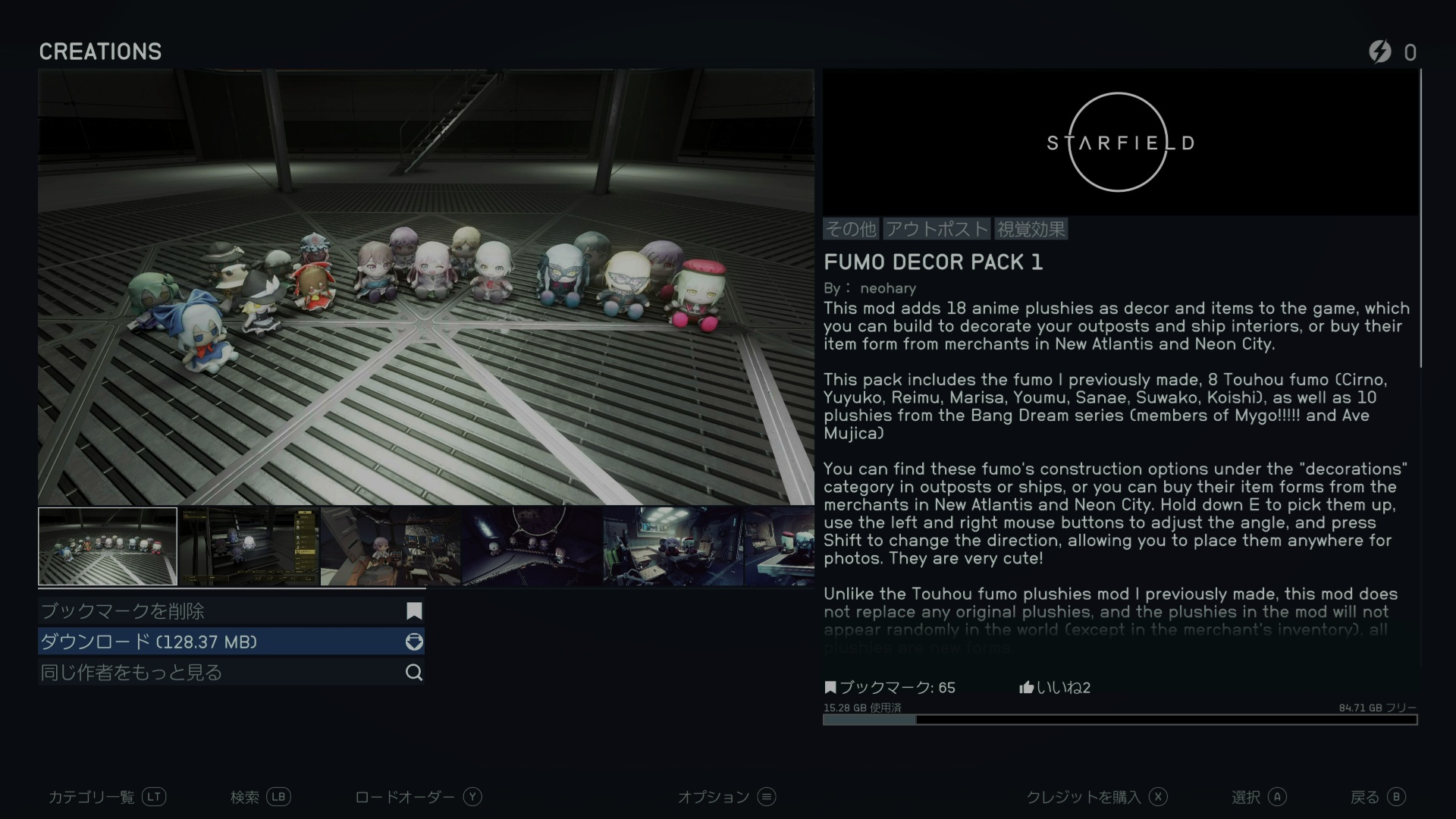Image resolution: width=1456 pixels, height=819 pixels.
Task: Click the large plushie preview image
Action: pyautogui.click(x=426, y=287)
